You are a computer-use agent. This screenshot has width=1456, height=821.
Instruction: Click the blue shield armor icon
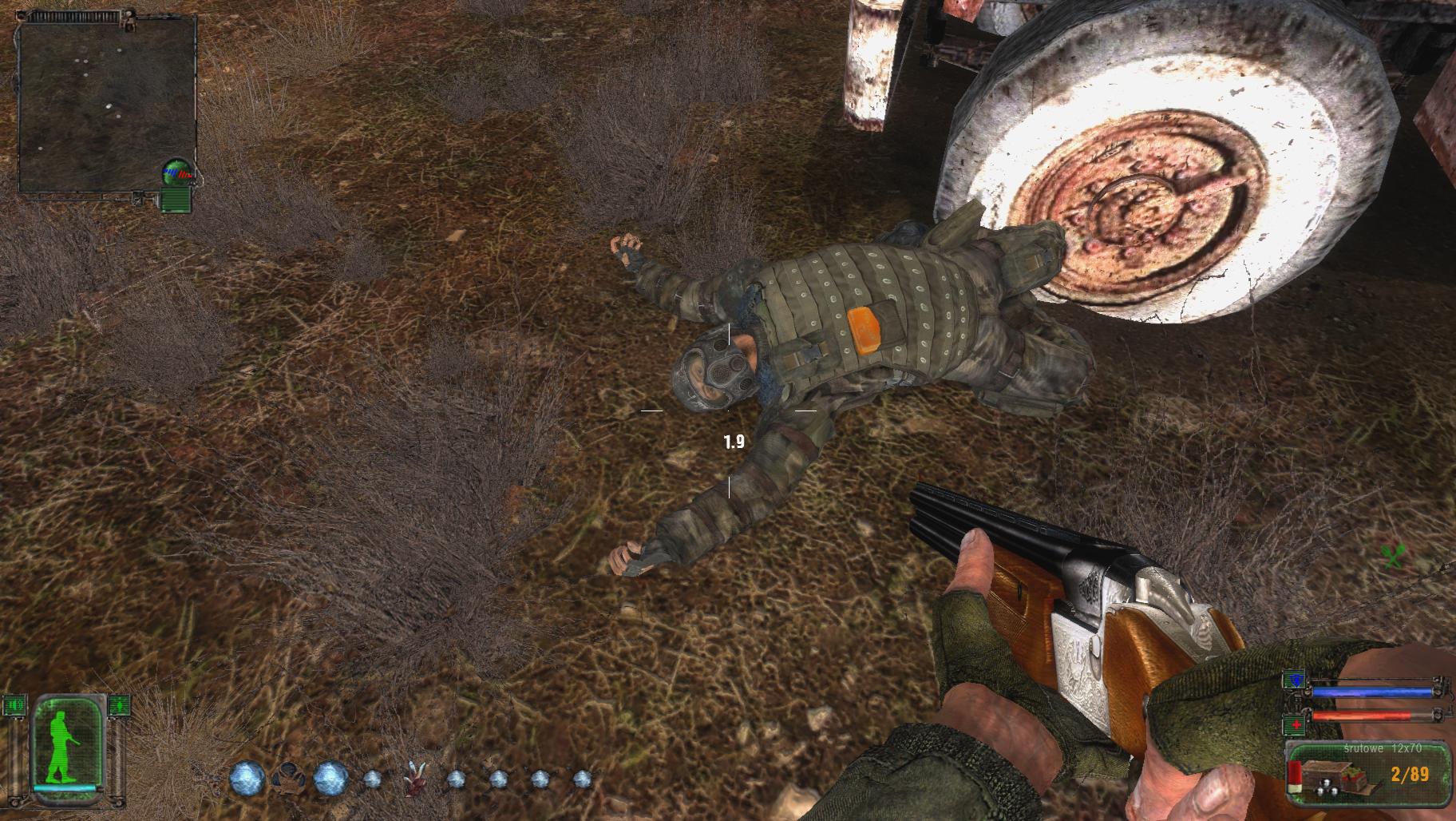coord(1293,680)
